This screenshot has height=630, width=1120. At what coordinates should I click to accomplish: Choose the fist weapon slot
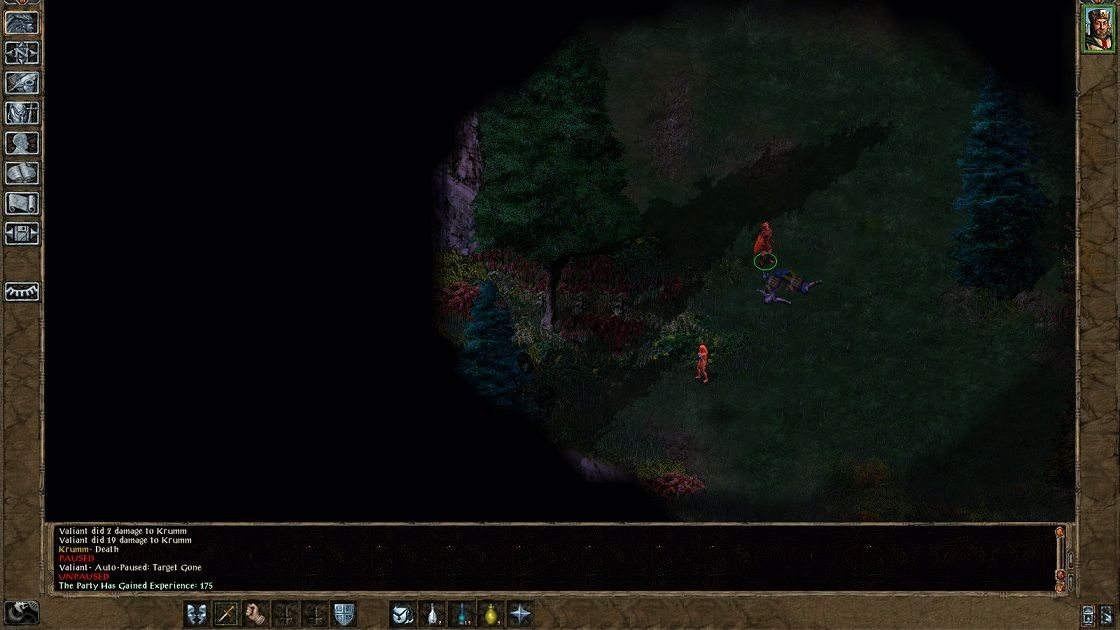click(x=256, y=614)
